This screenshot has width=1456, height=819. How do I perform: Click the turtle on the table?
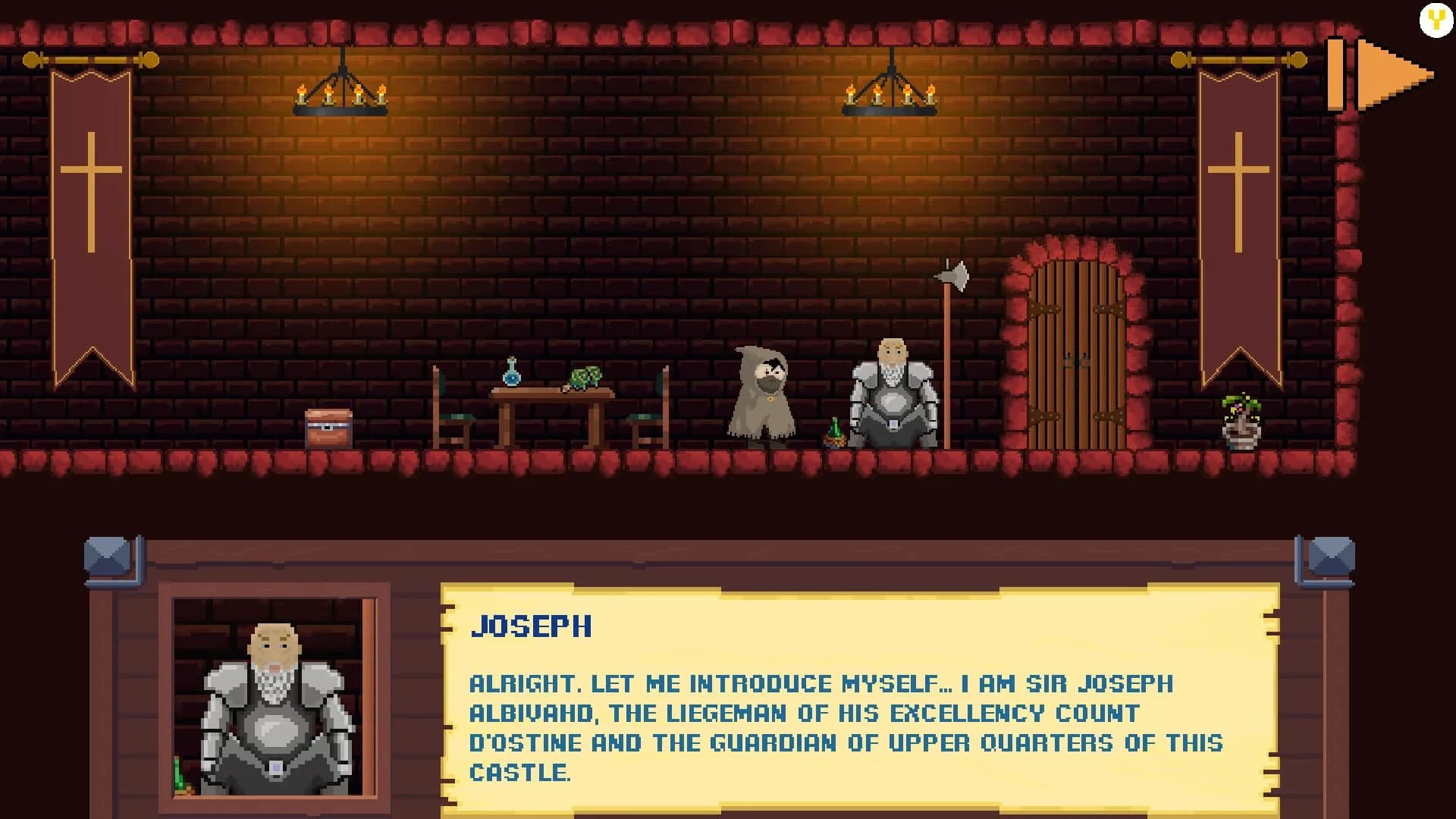[x=584, y=378]
